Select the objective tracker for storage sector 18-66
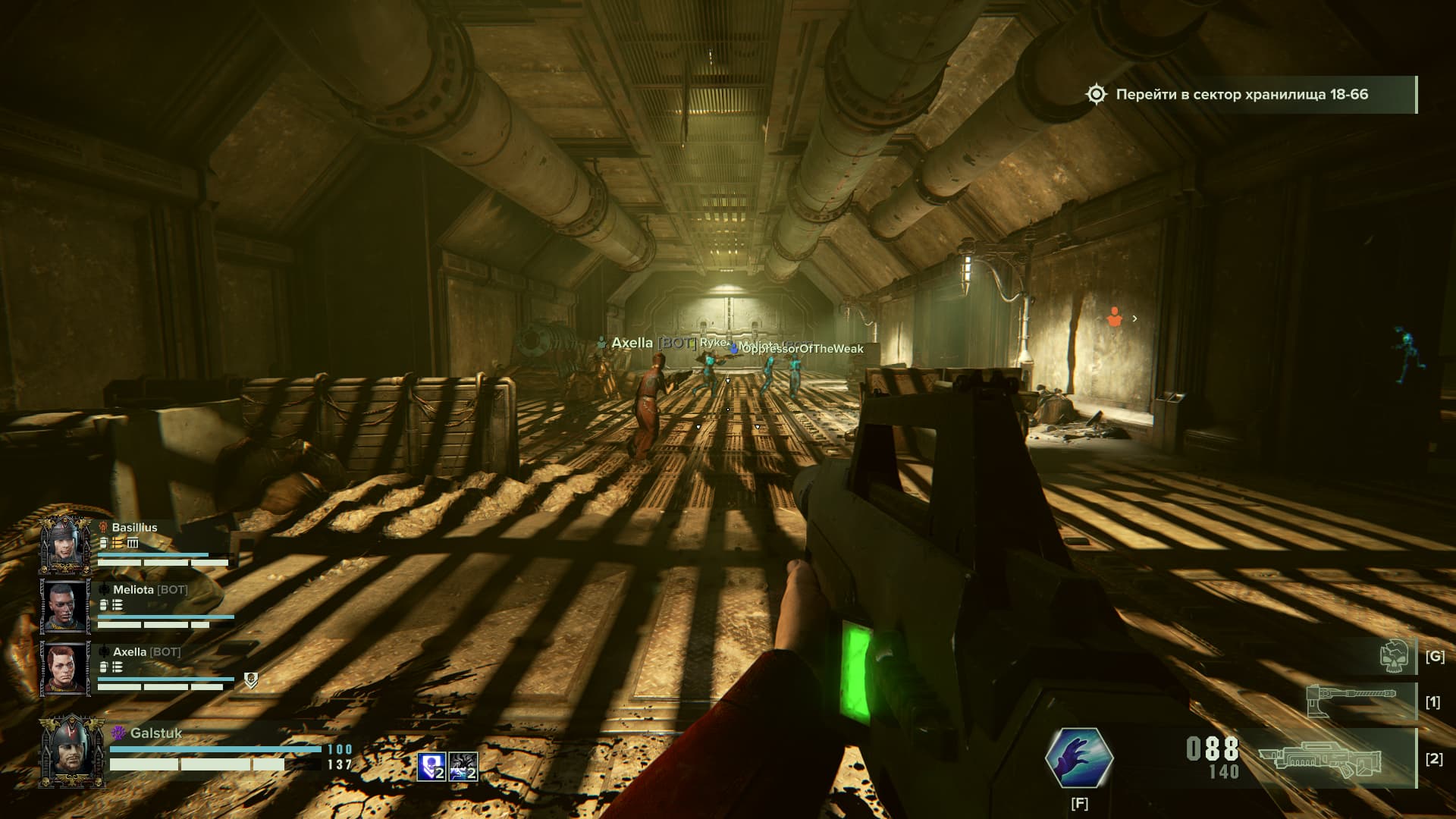The image size is (1456, 819). click(x=1241, y=95)
